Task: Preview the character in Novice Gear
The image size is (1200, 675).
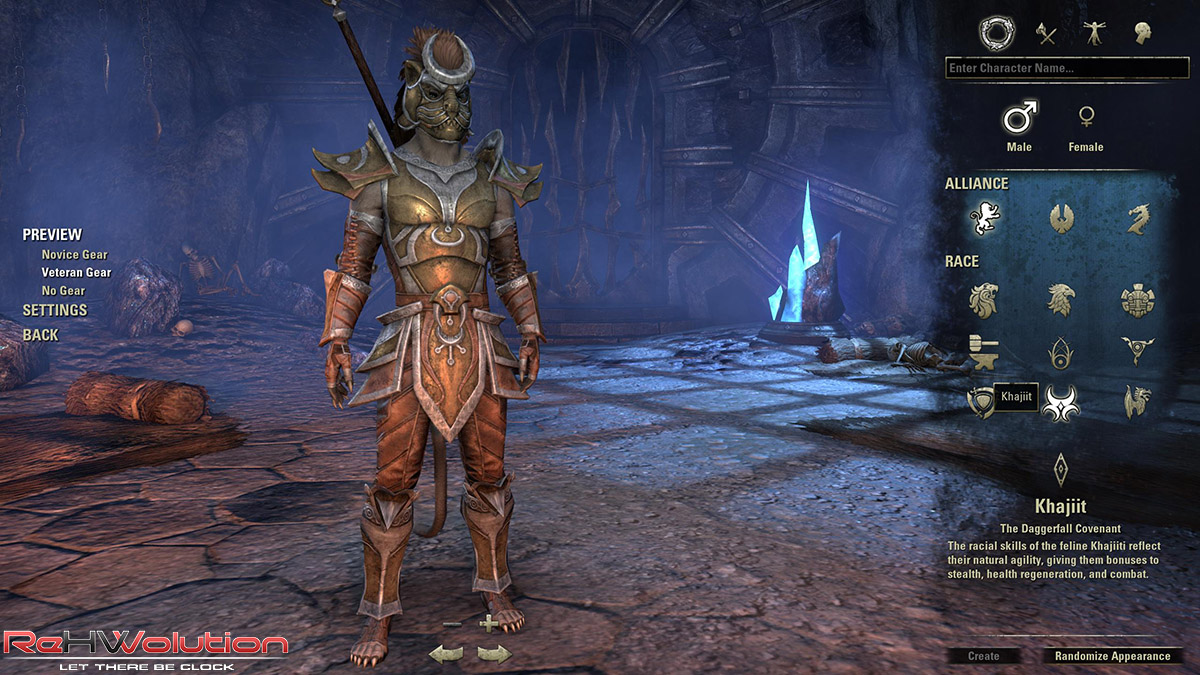Action: [x=74, y=255]
